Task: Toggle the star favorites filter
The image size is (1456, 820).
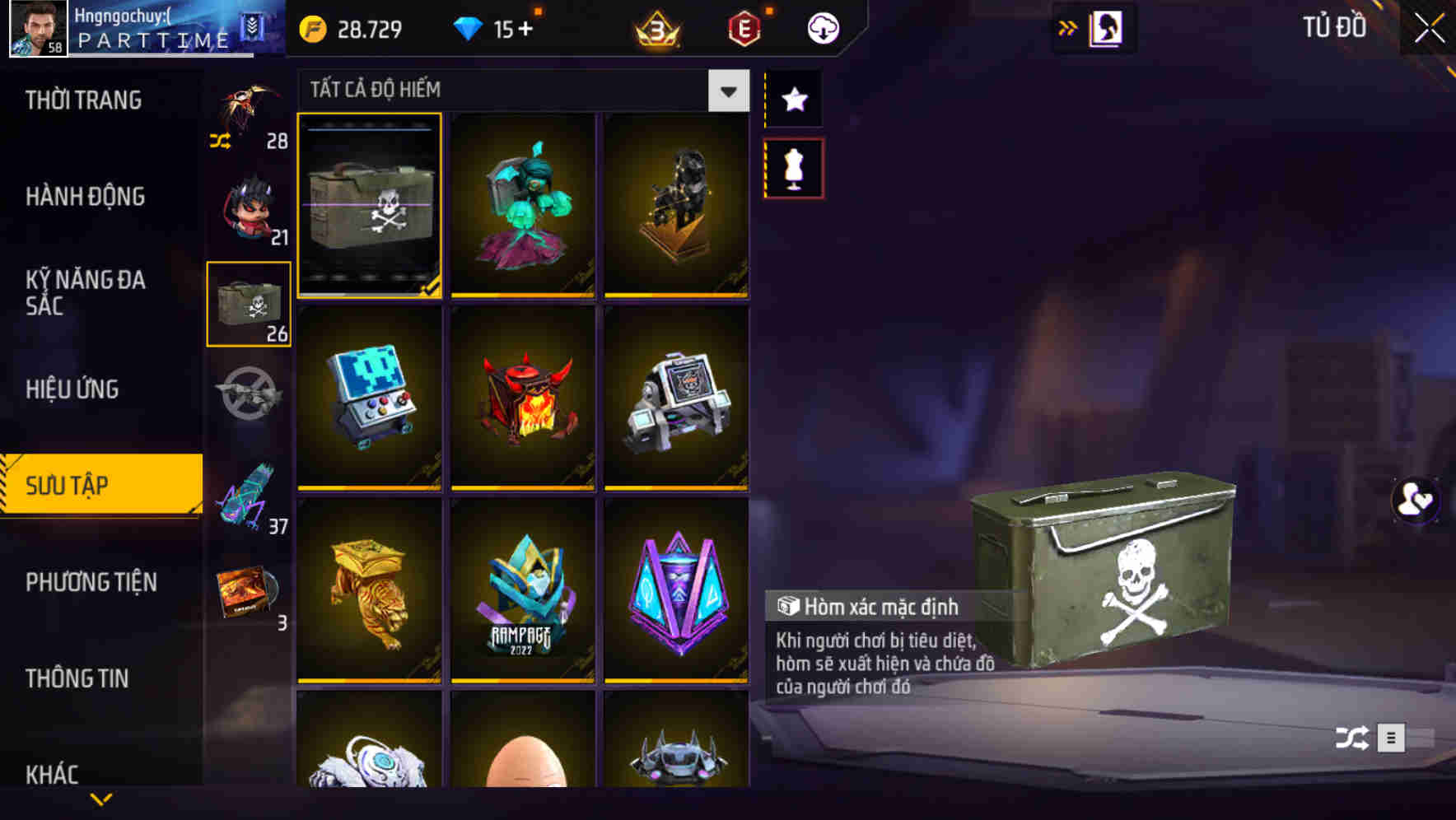Action: (x=793, y=99)
